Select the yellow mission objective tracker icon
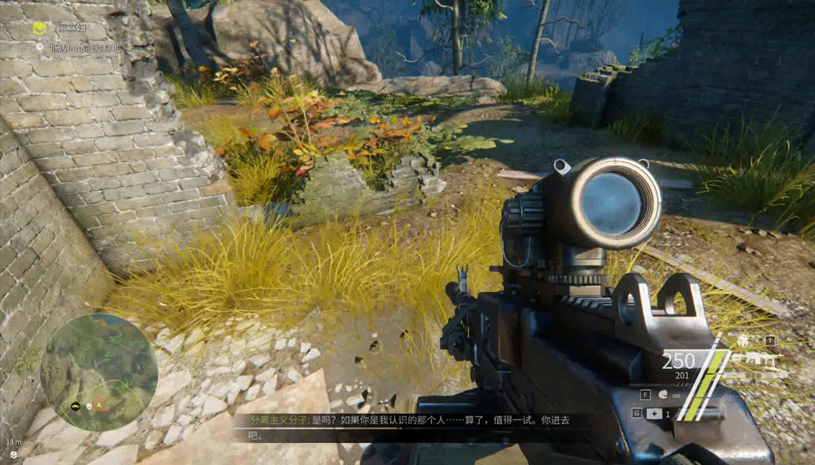 tap(39, 29)
